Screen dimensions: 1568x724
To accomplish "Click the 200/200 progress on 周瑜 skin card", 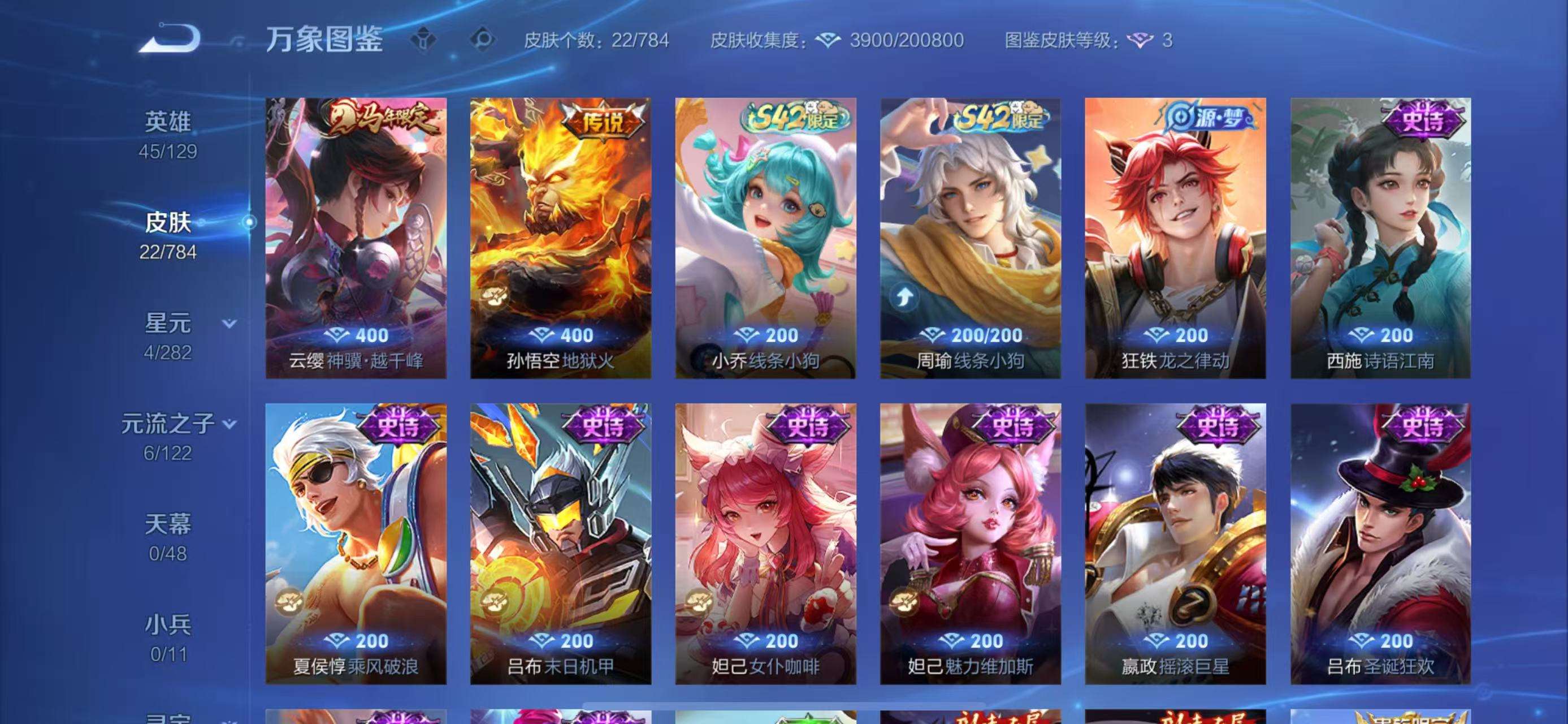I will [973, 334].
